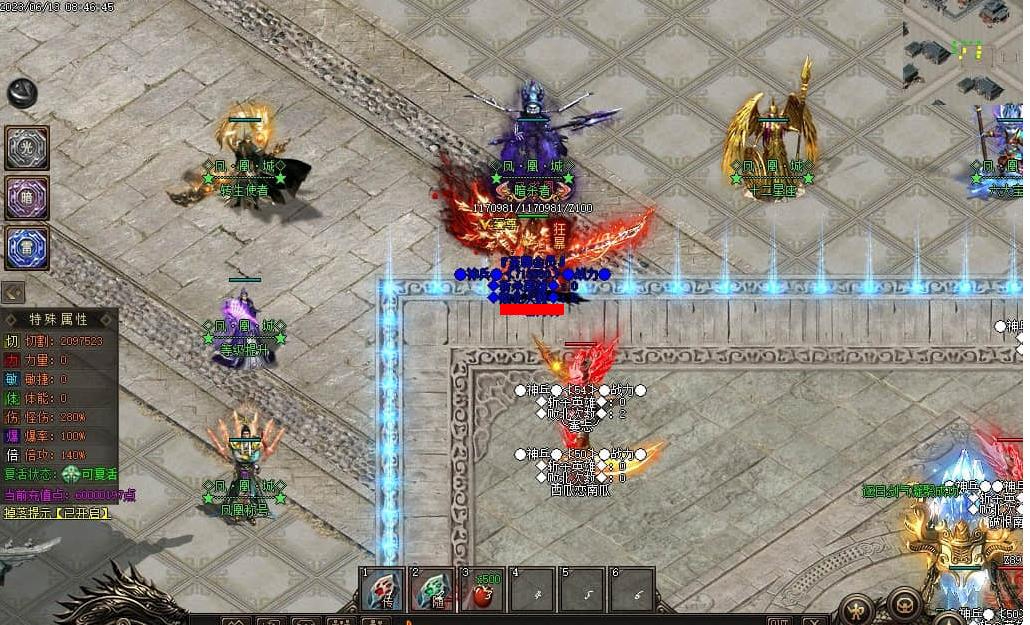1030x625 pixels.
Task: Use the 传 teleport stone in slot 1
Action: [x=384, y=589]
